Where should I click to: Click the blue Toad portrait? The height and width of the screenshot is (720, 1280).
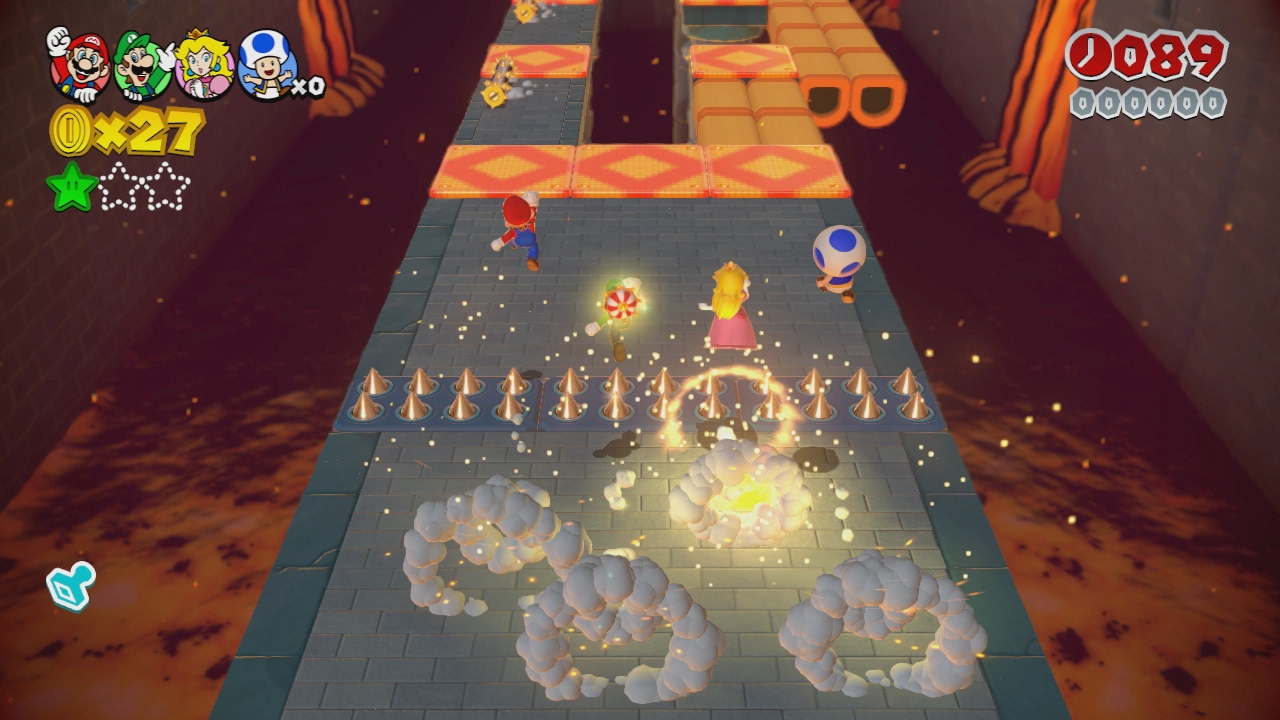tap(268, 65)
